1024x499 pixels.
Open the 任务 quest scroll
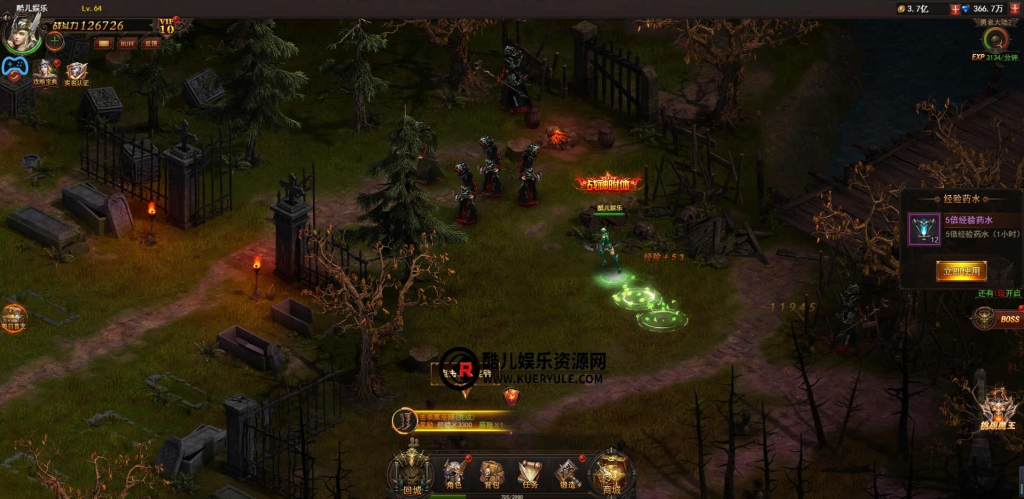(x=528, y=473)
